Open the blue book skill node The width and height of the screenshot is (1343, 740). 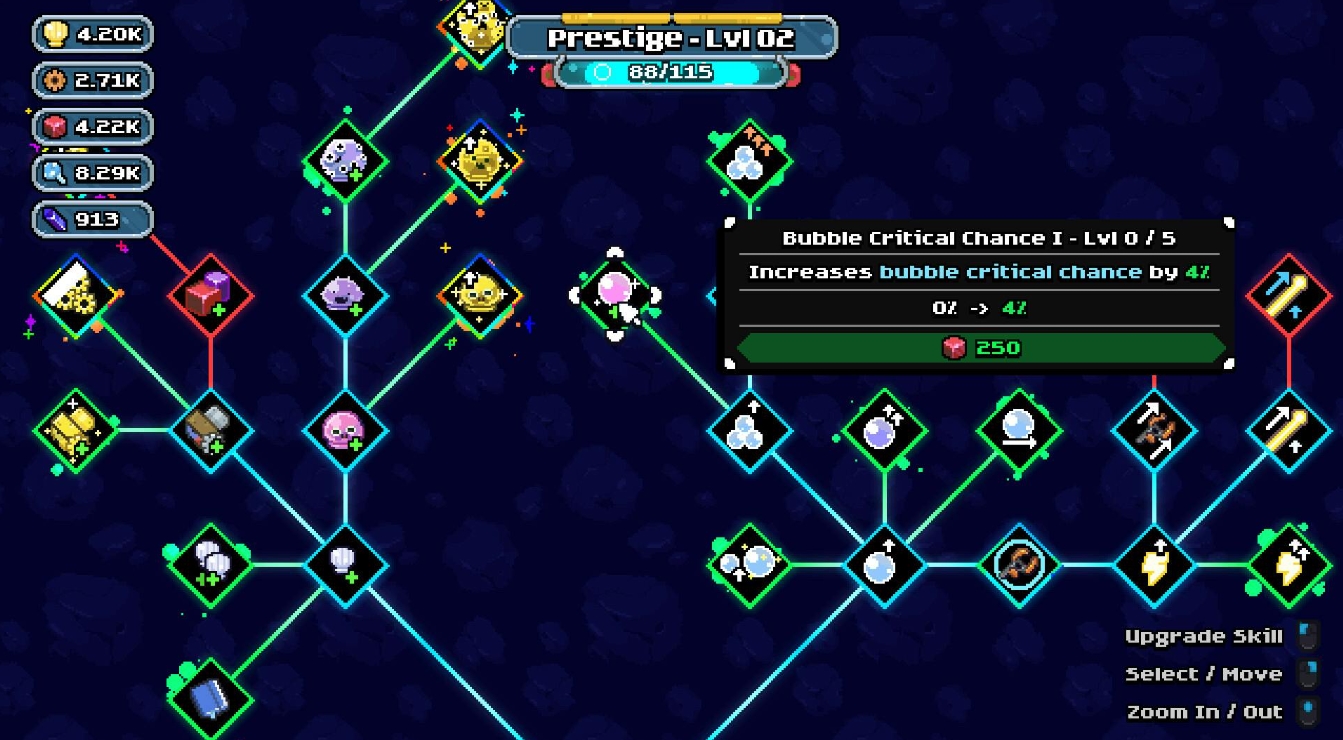[210, 700]
